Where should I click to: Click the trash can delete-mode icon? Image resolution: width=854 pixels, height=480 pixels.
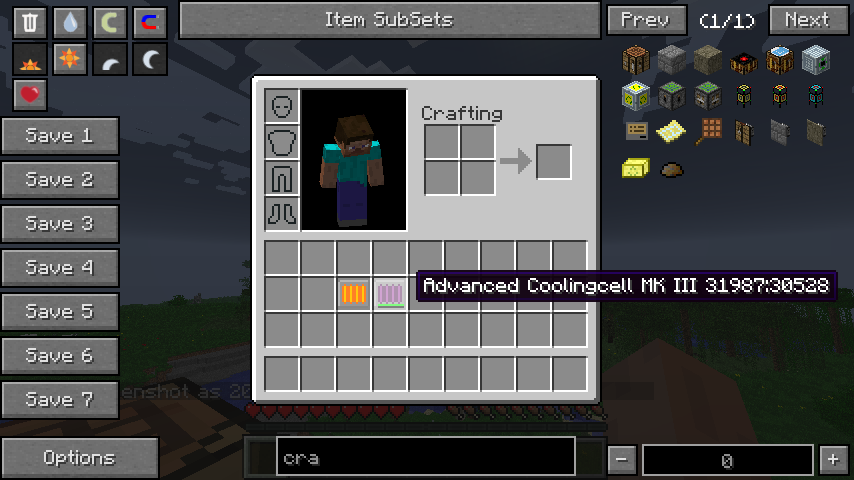30,22
